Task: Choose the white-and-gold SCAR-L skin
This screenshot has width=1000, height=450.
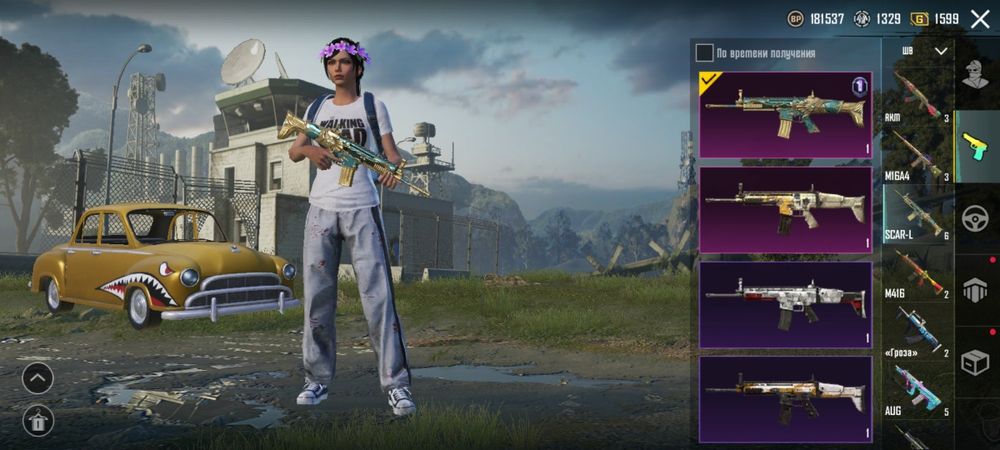Action: [785, 209]
